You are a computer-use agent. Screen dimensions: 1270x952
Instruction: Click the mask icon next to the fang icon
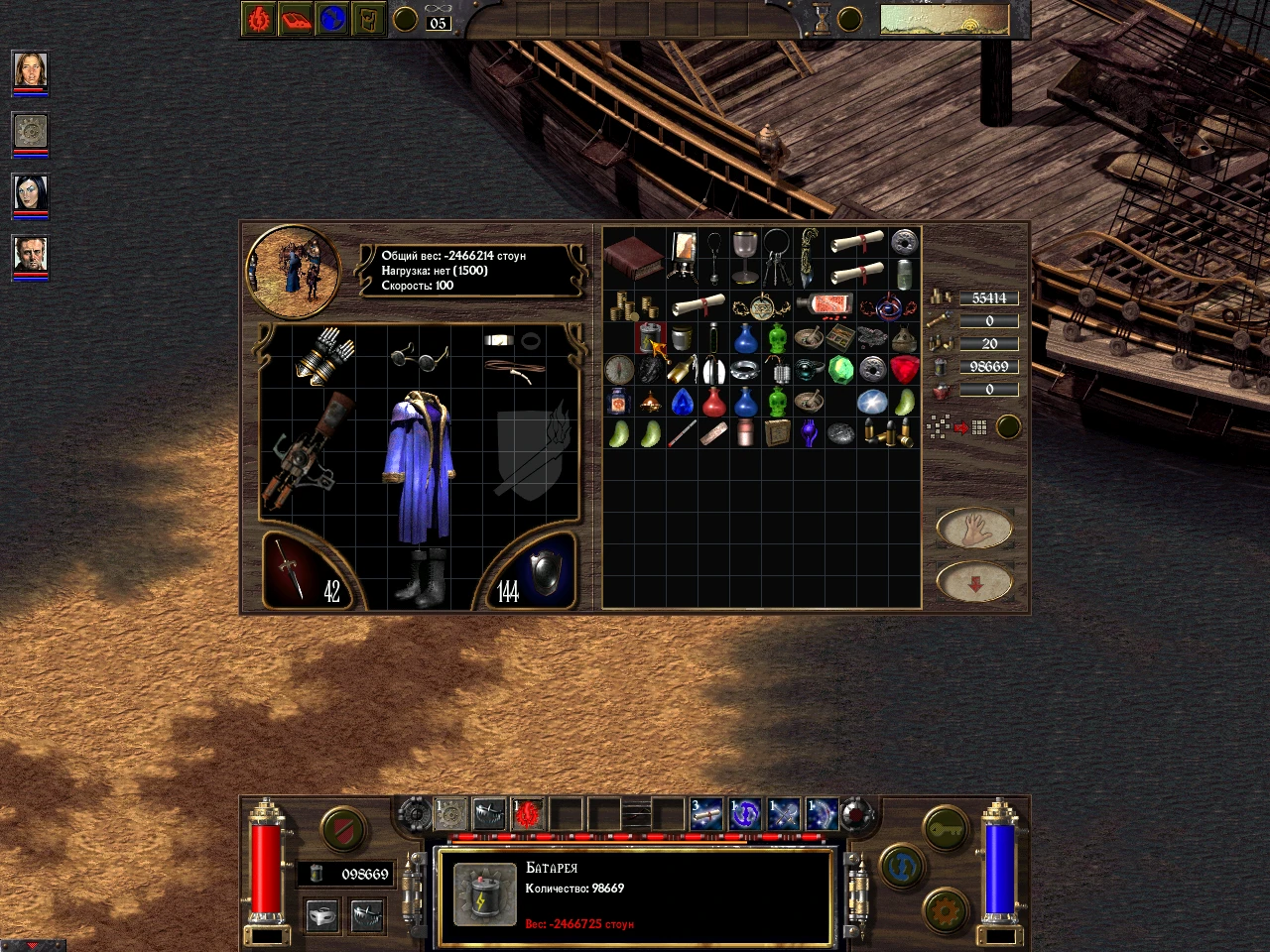(321, 913)
